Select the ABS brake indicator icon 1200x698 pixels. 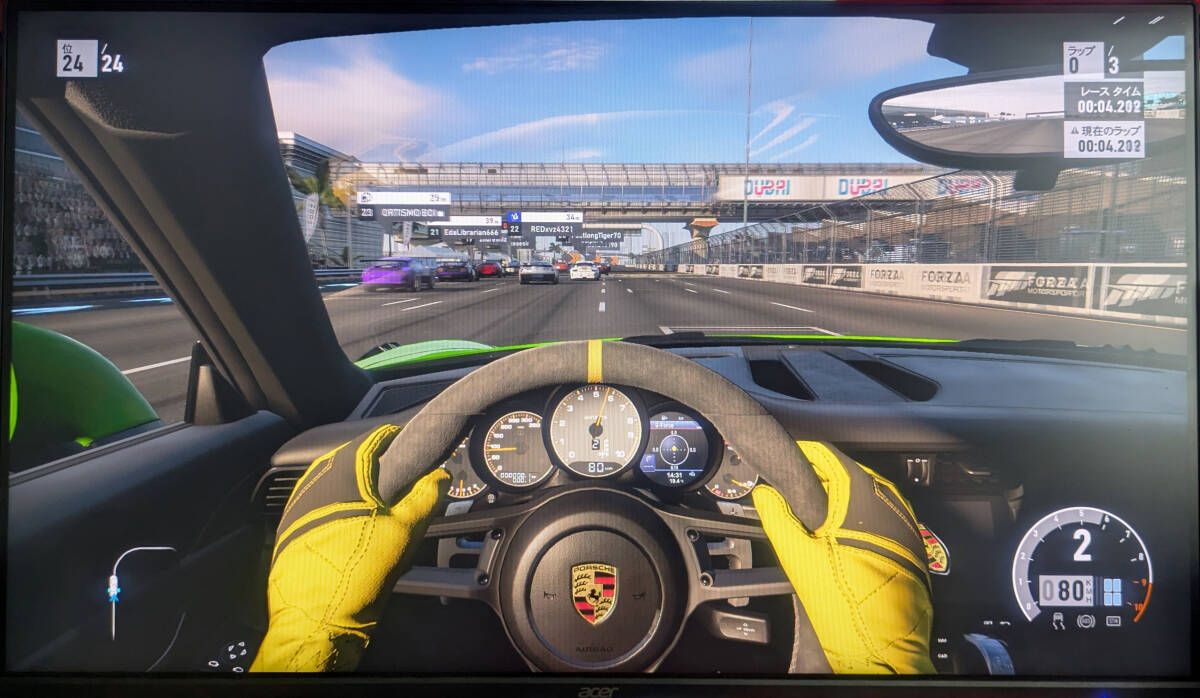pos(1085,621)
